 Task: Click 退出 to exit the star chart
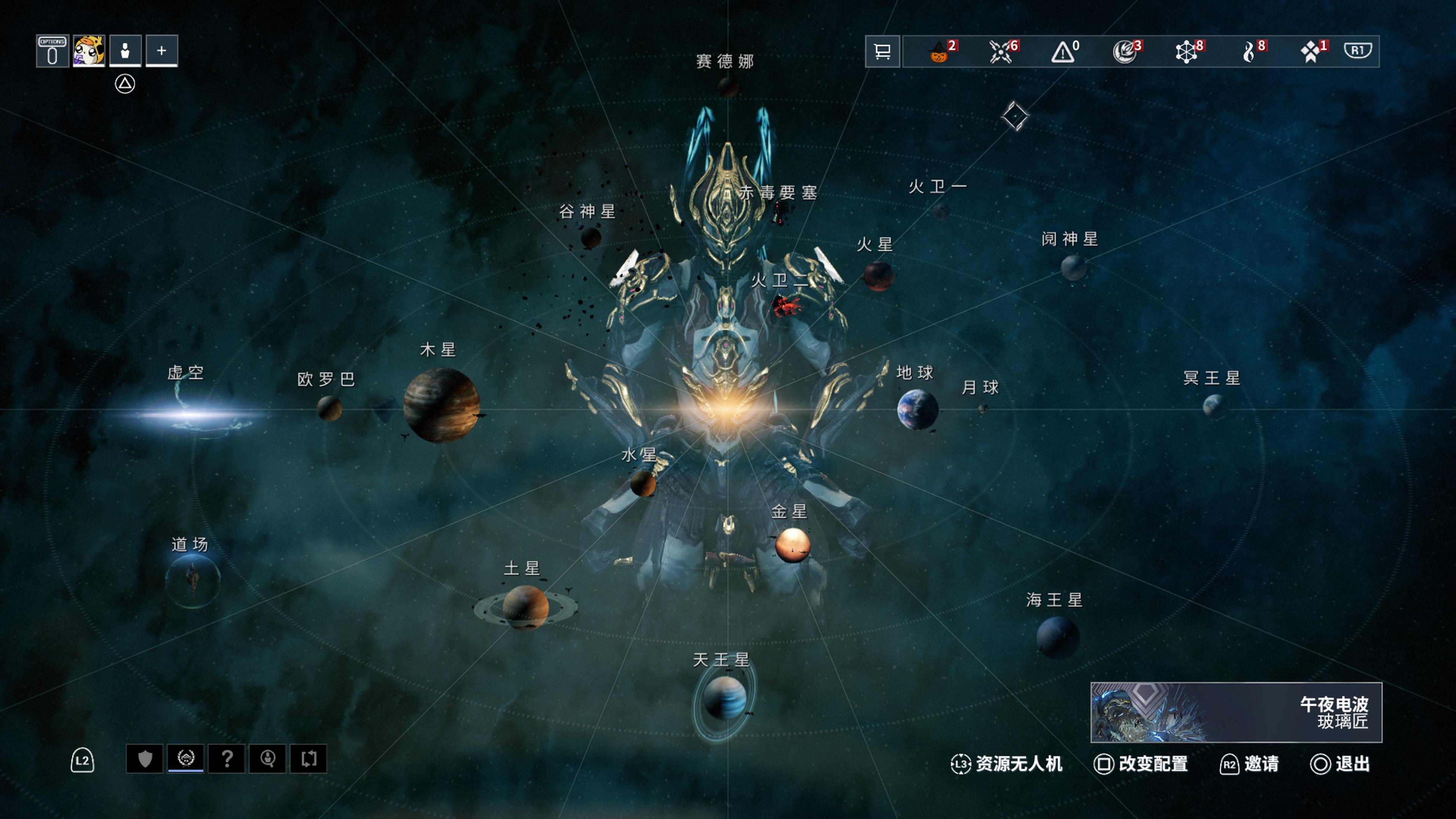1340,764
